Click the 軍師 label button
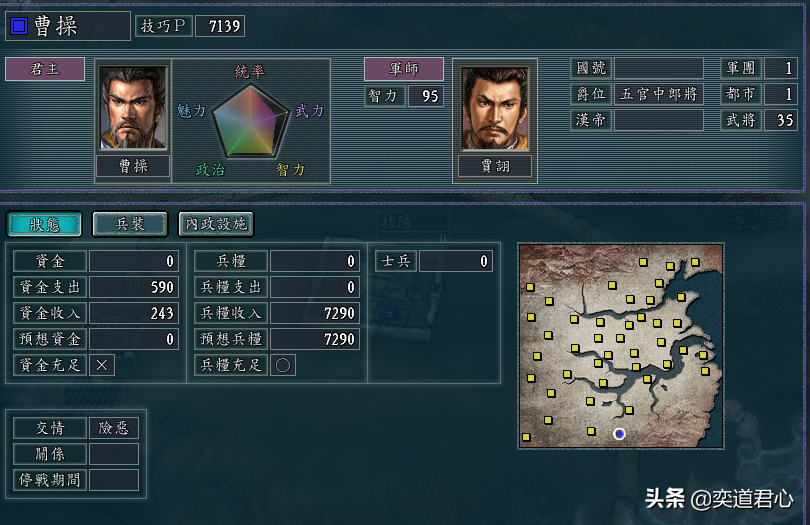Screen dimensions: 810x525 [x=404, y=69]
